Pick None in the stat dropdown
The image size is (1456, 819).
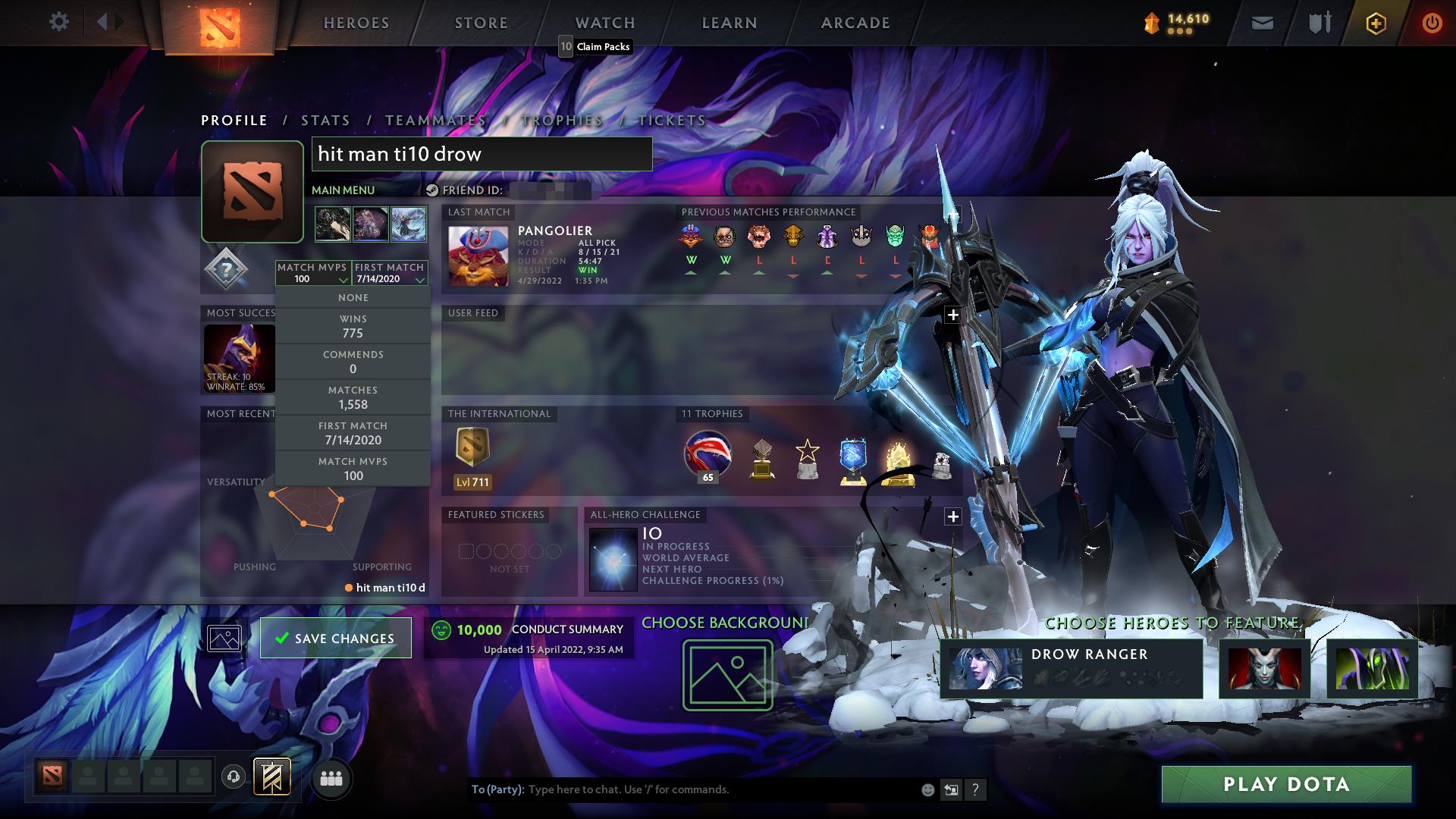353,298
